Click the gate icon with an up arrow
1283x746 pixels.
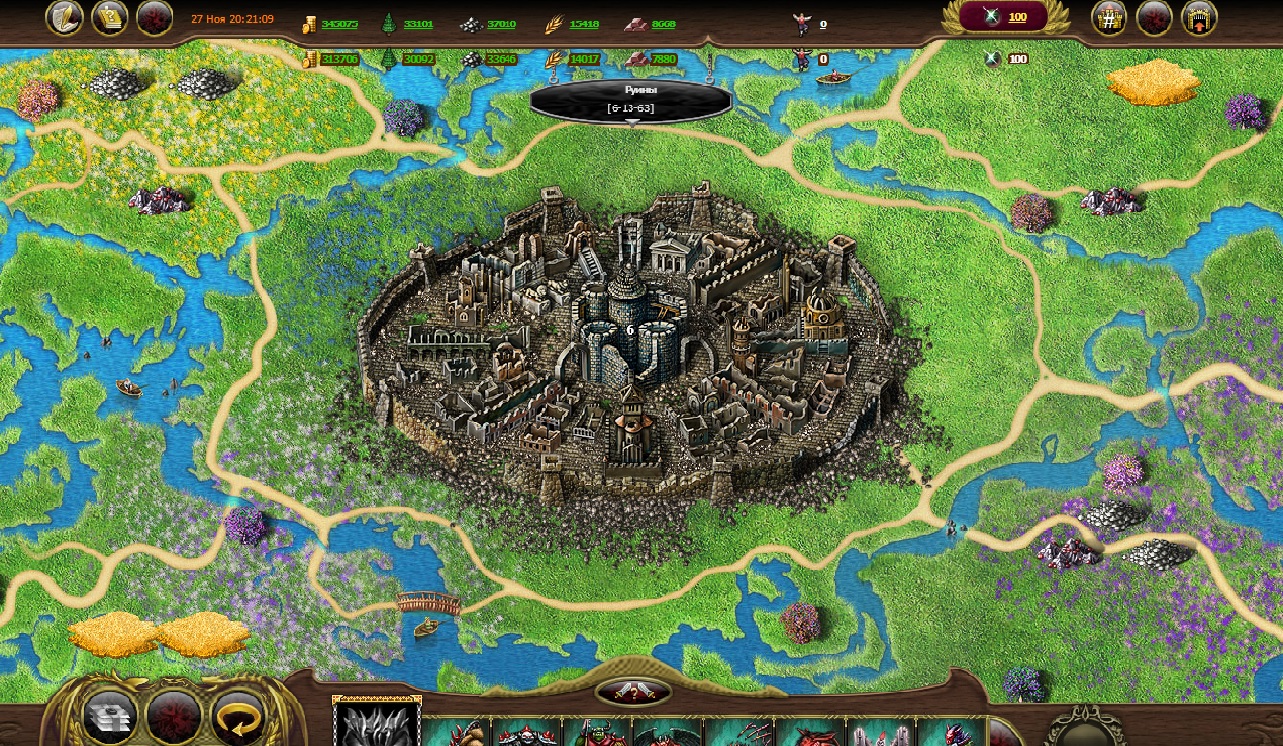tap(1199, 18)
